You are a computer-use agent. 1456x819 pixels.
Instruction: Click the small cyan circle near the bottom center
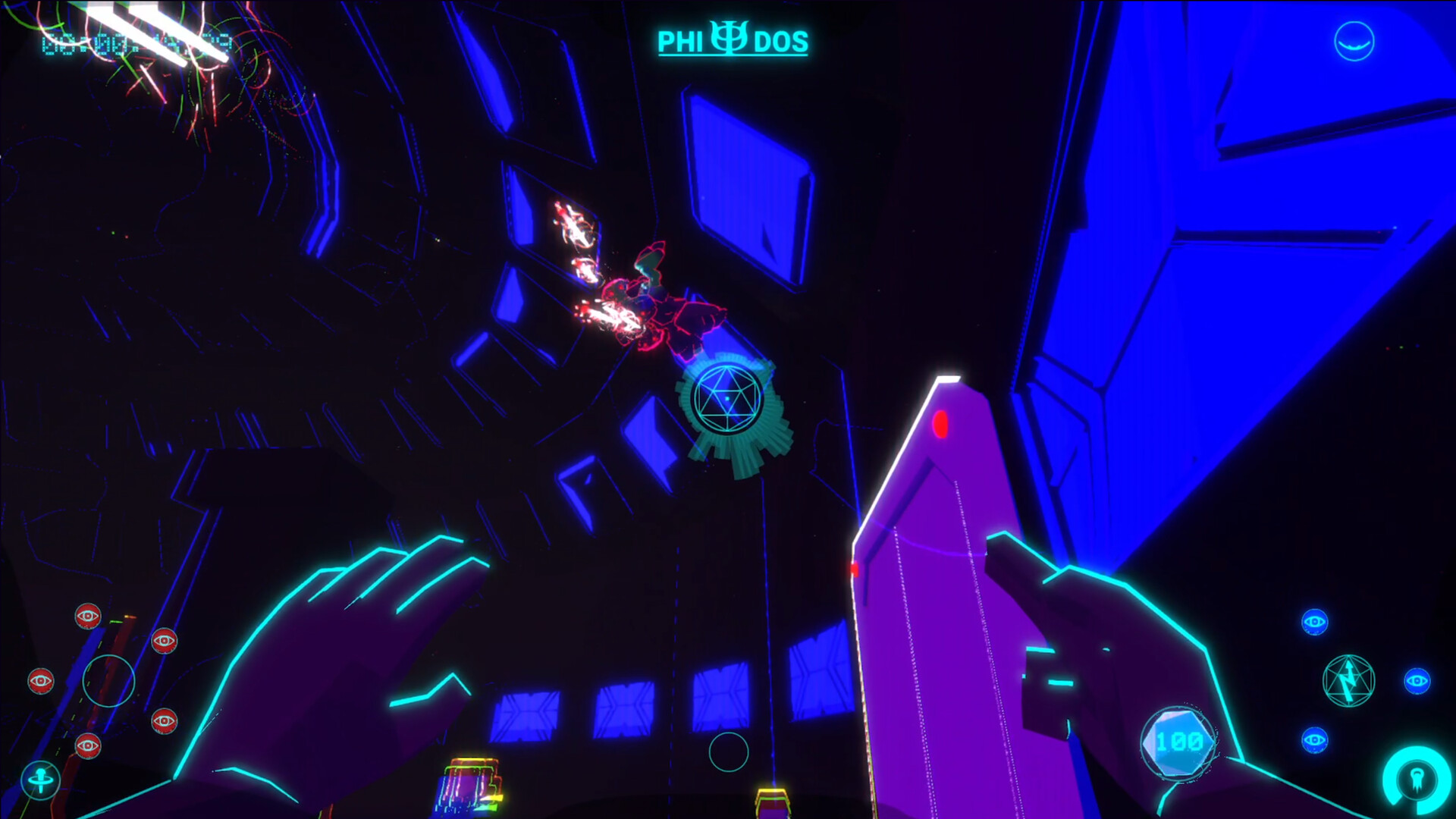coord(730,751)
